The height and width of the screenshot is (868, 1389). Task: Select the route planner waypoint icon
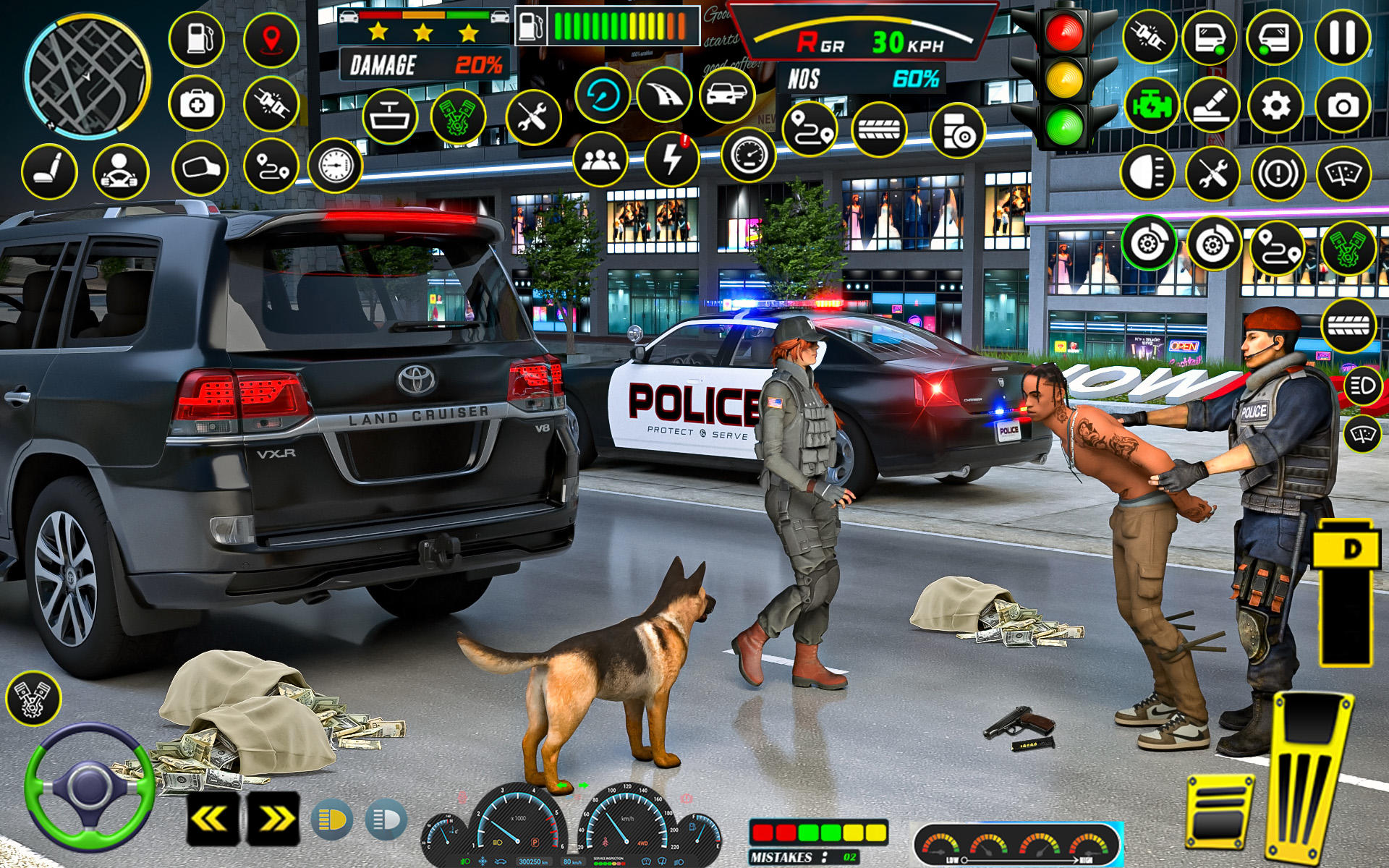(272, 166)
